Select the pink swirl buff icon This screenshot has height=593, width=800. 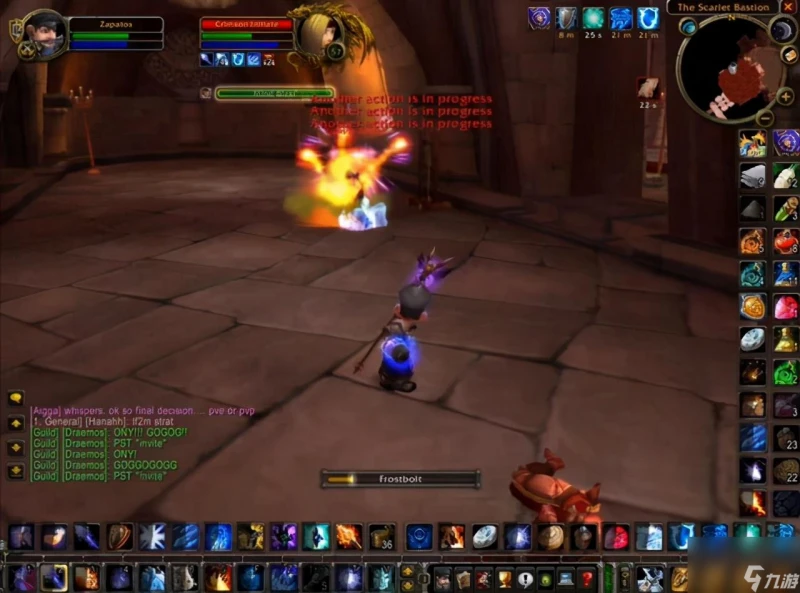pos(540,17)
